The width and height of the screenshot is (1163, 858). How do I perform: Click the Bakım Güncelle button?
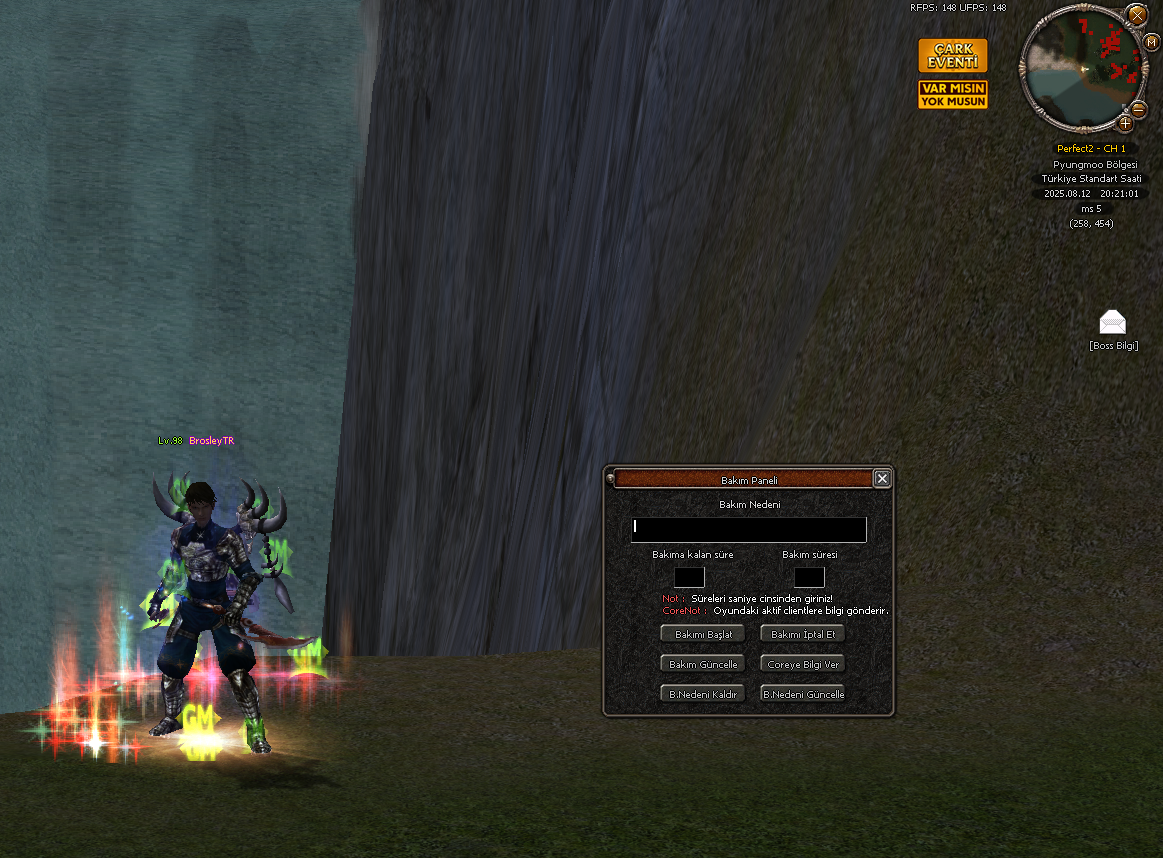[x=703, y=664]
